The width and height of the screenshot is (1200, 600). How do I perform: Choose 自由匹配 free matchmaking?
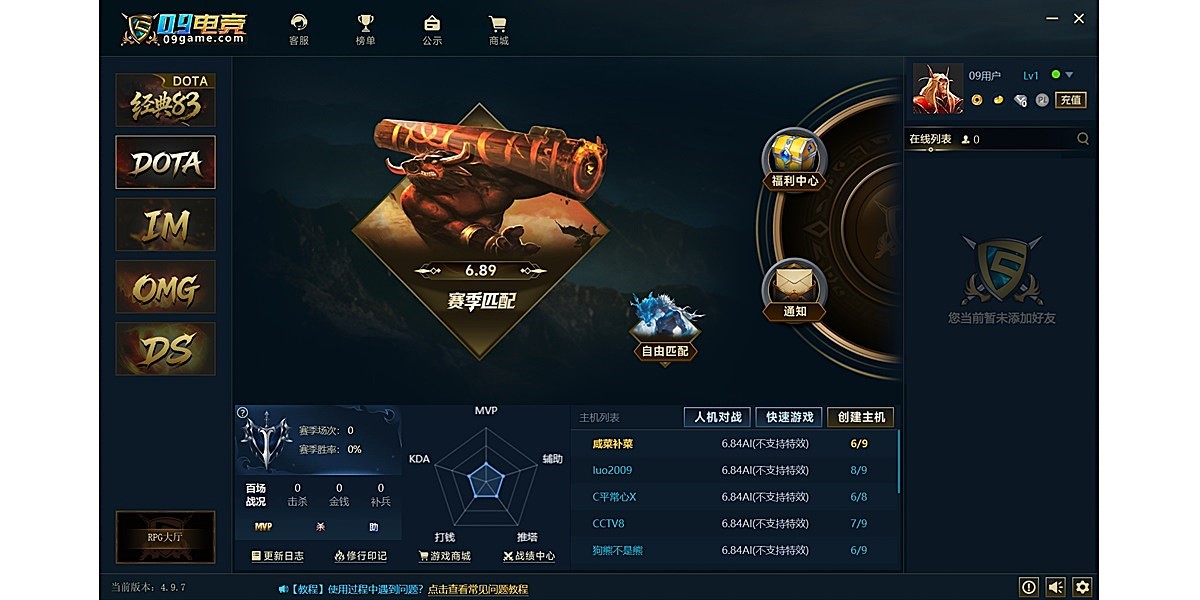(667, 351)
